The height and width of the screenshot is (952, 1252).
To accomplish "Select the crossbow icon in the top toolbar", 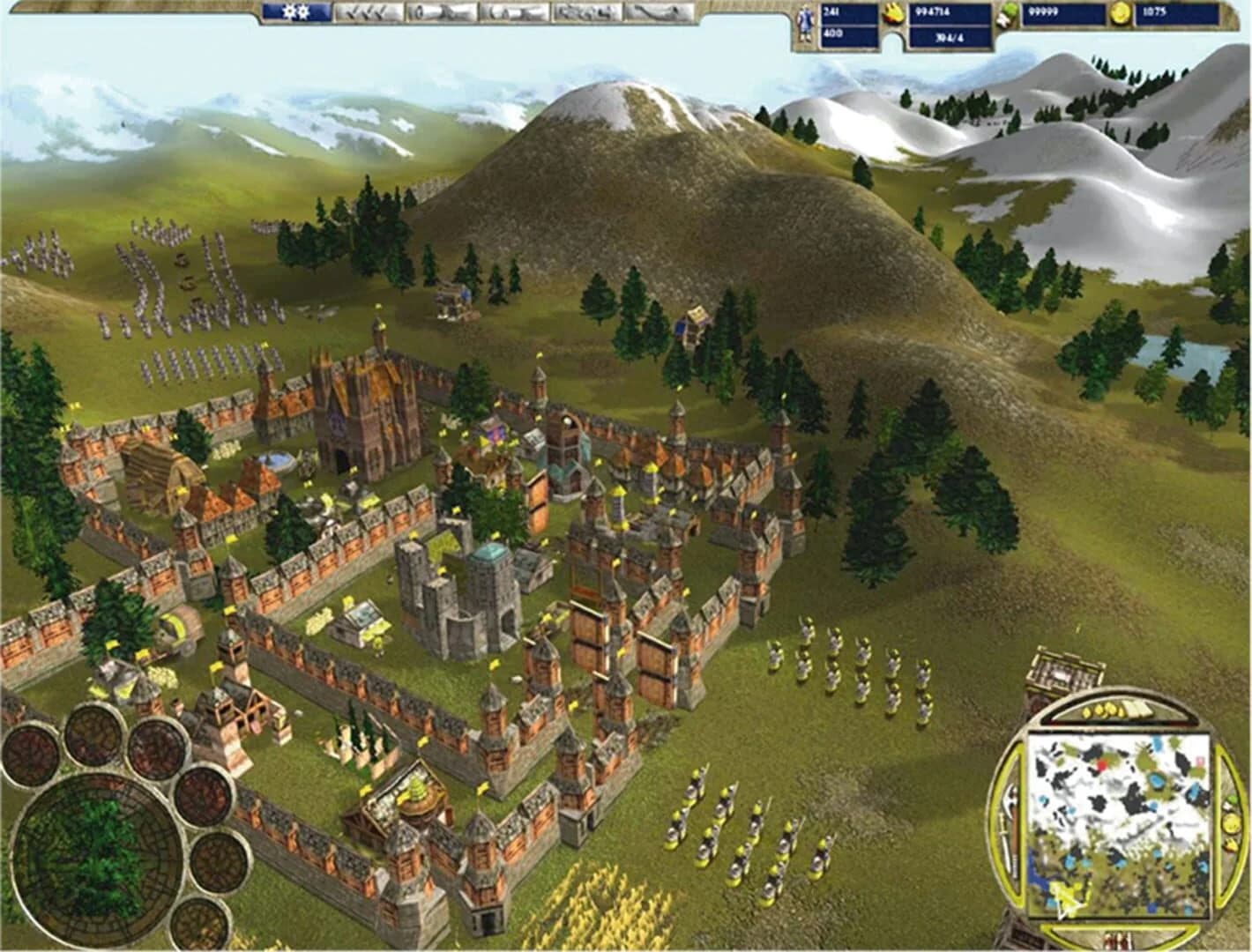I will (514, 13).
